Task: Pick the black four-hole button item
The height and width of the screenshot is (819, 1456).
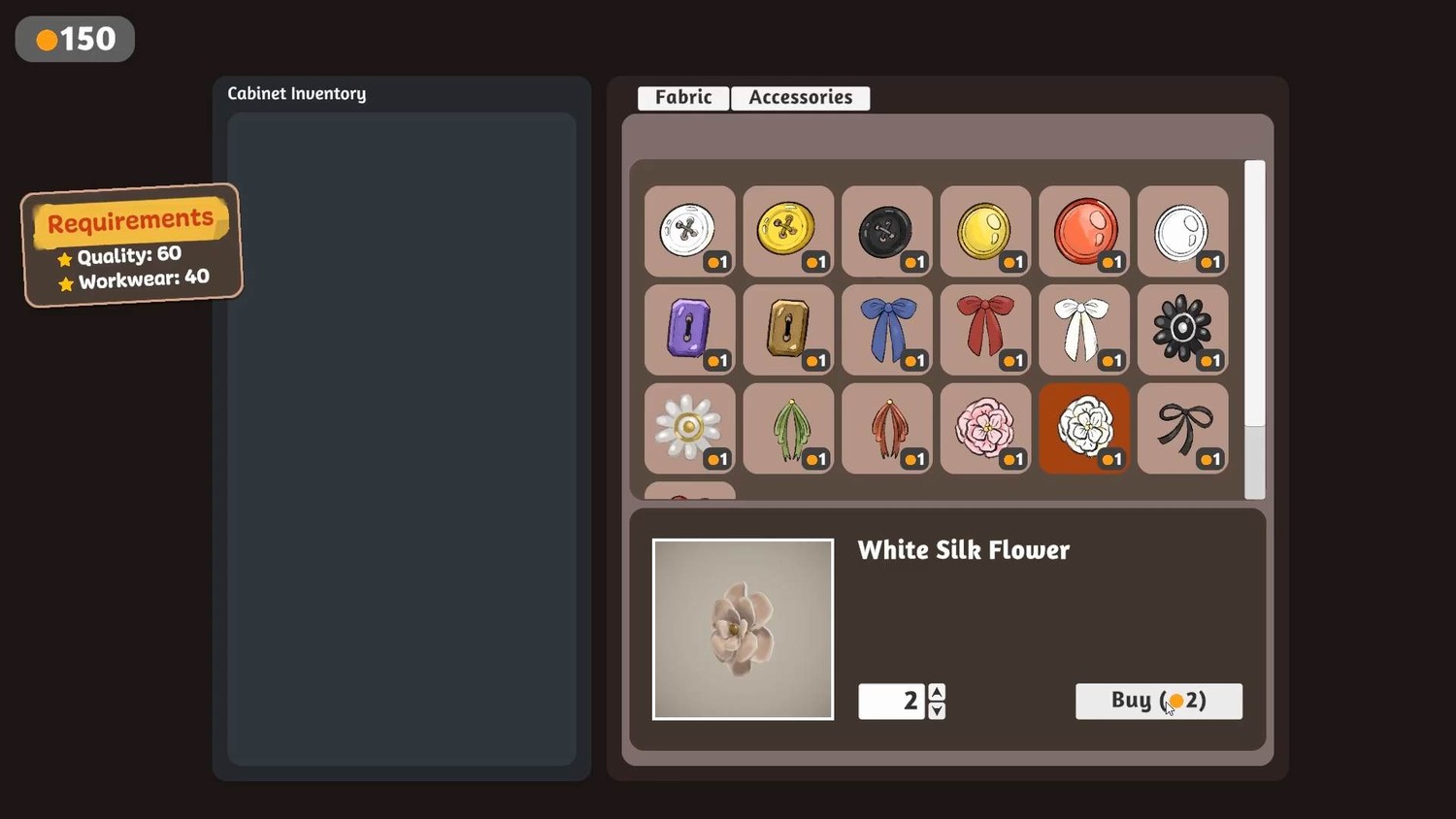Action: [x=886, y=232]
